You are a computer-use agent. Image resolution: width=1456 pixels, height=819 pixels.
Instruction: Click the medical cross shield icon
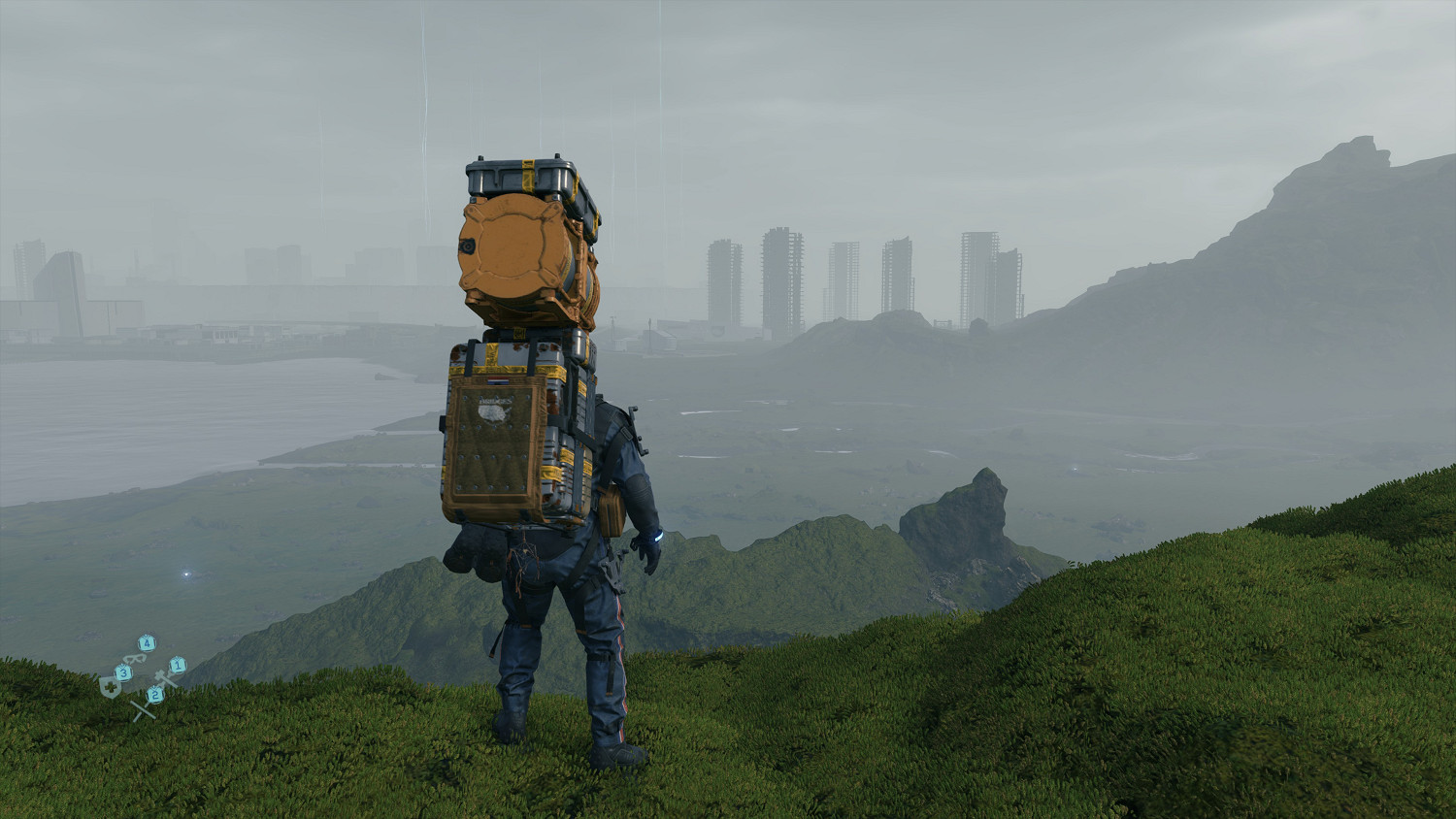point(110,686)
